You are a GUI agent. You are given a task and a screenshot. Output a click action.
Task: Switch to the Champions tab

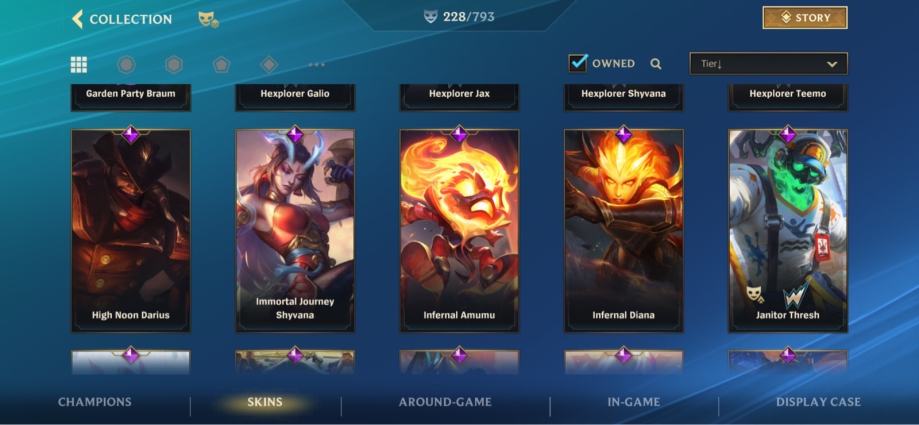click(95, 402)
